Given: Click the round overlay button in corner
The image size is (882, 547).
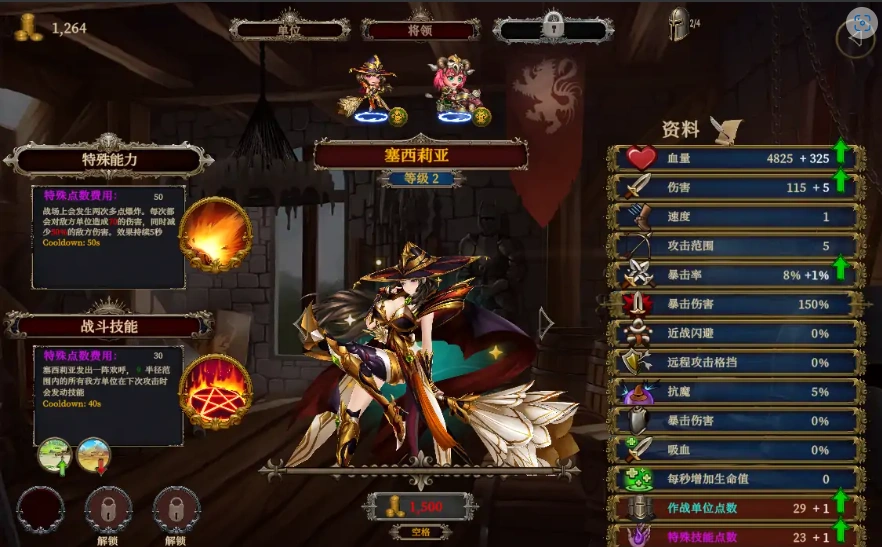Looking at the screenshot, I should pyautogui.click(x=859, y=23).
